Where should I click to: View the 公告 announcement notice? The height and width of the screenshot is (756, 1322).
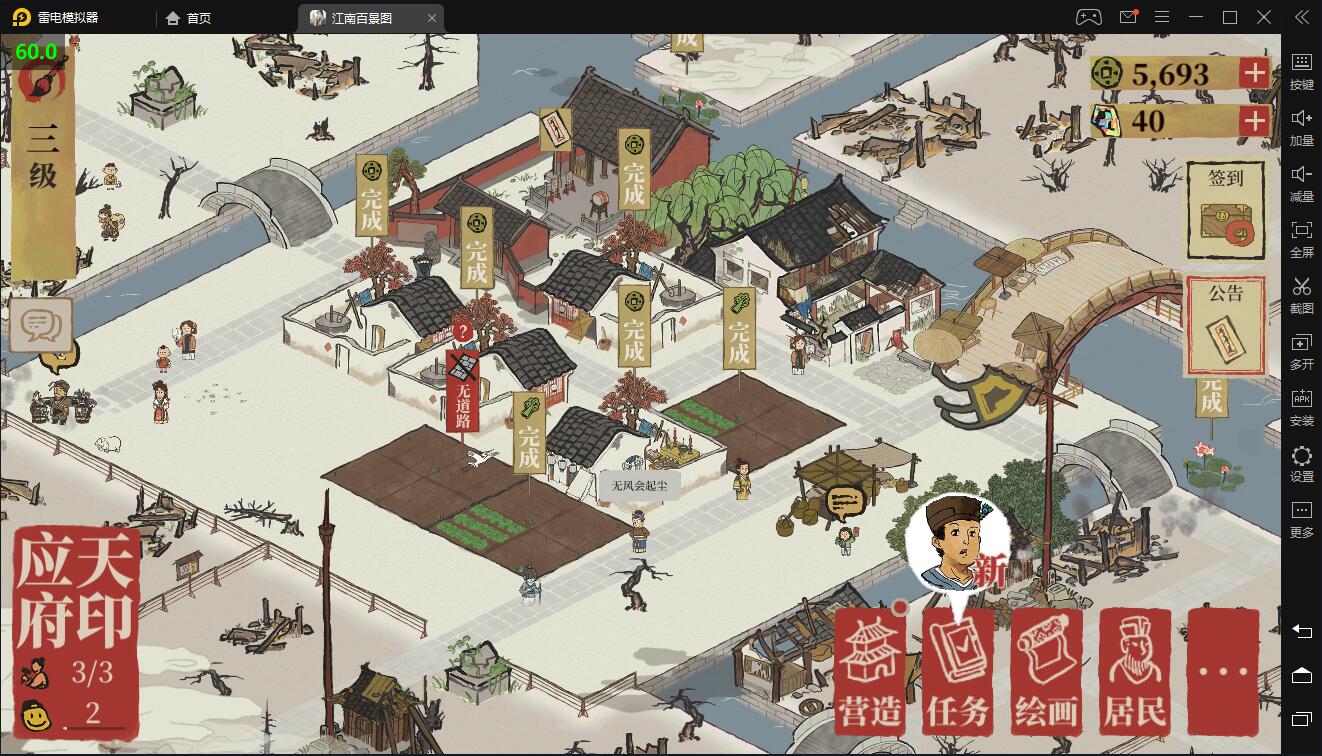click(x=1225, y=325)
